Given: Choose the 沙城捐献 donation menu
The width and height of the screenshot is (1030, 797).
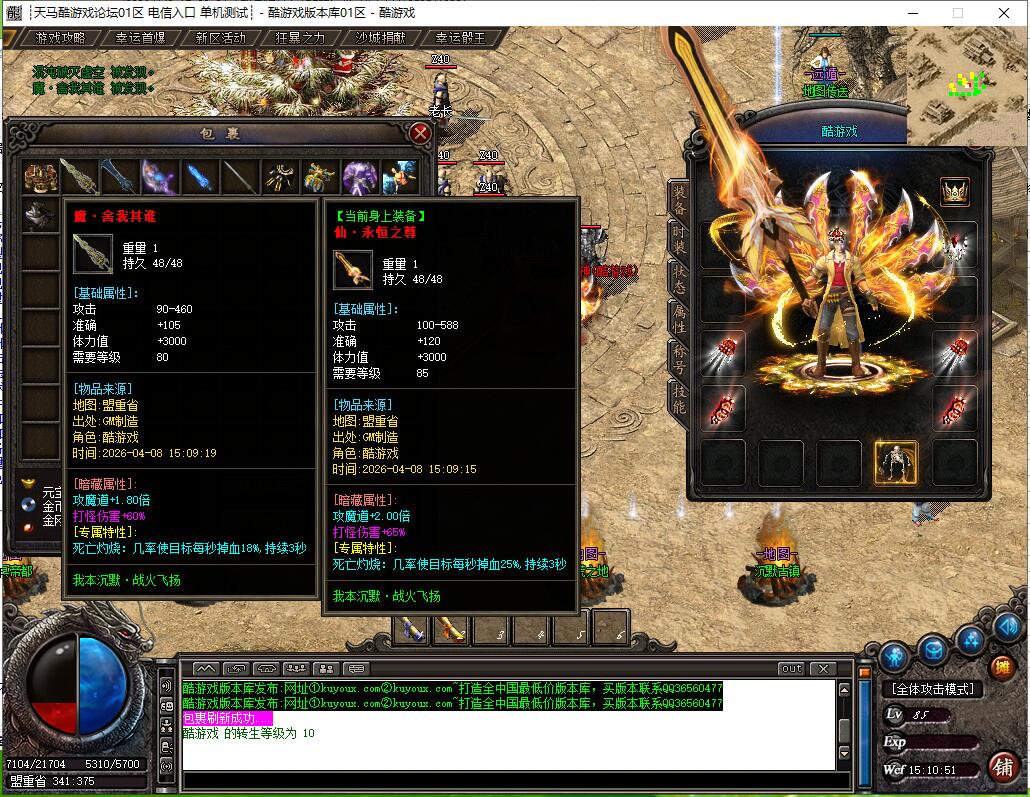Looking at the screenshot, I should pos(381,38).
